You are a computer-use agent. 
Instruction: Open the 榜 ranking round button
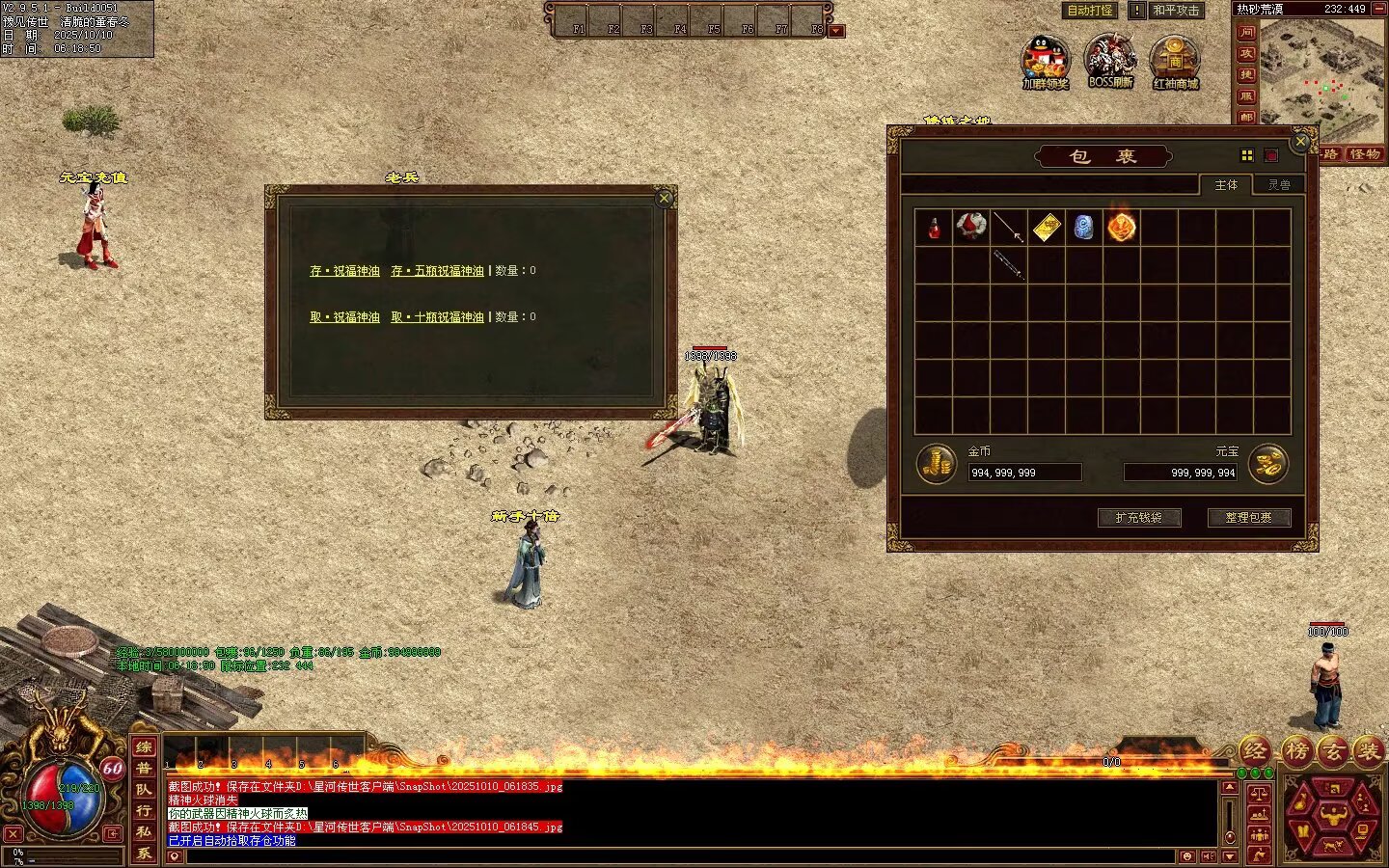(1295, 750)
